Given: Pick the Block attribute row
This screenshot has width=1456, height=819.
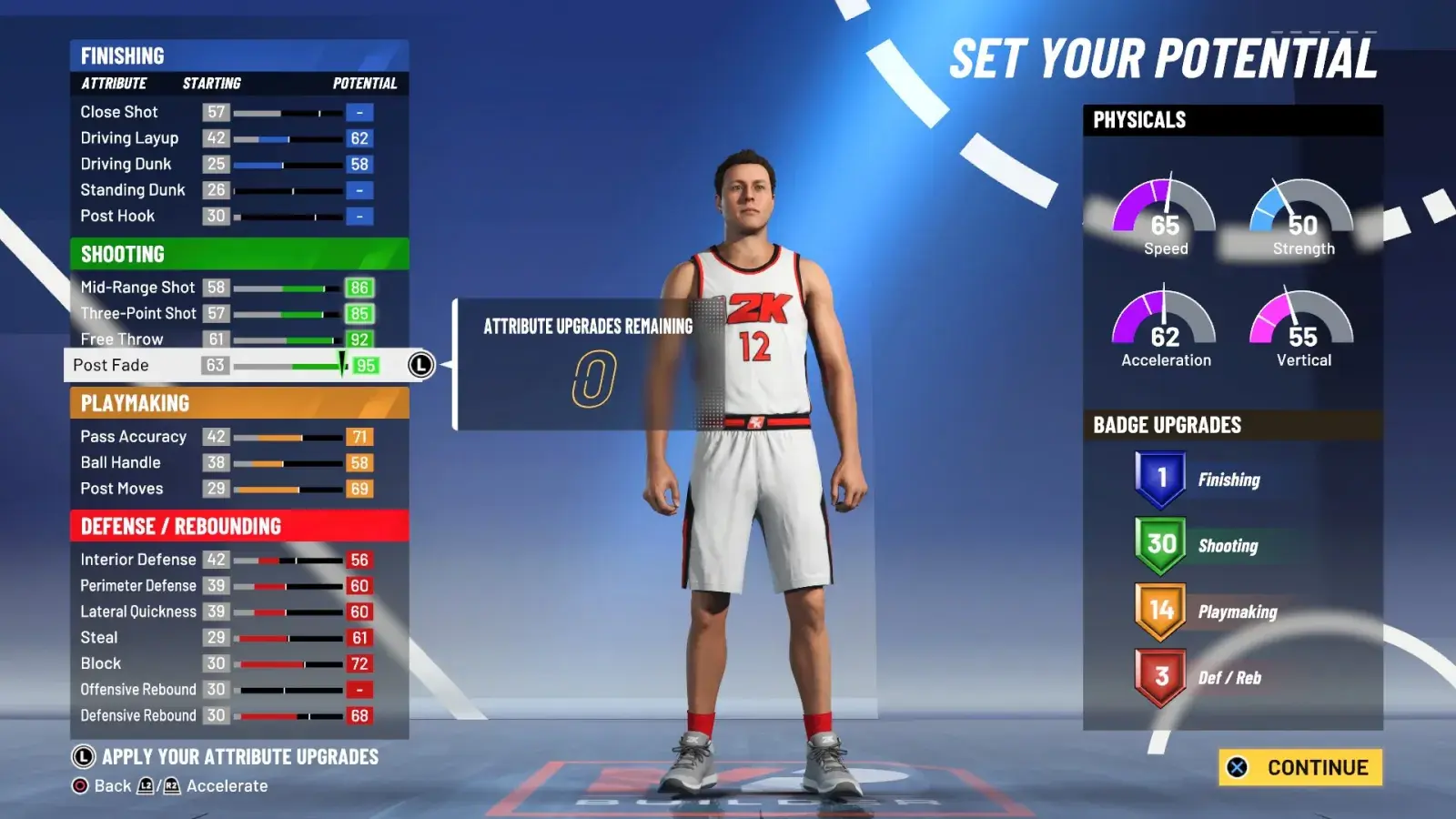Looking at the screenshot, I should pyautogui.click(x=101, y=663).
